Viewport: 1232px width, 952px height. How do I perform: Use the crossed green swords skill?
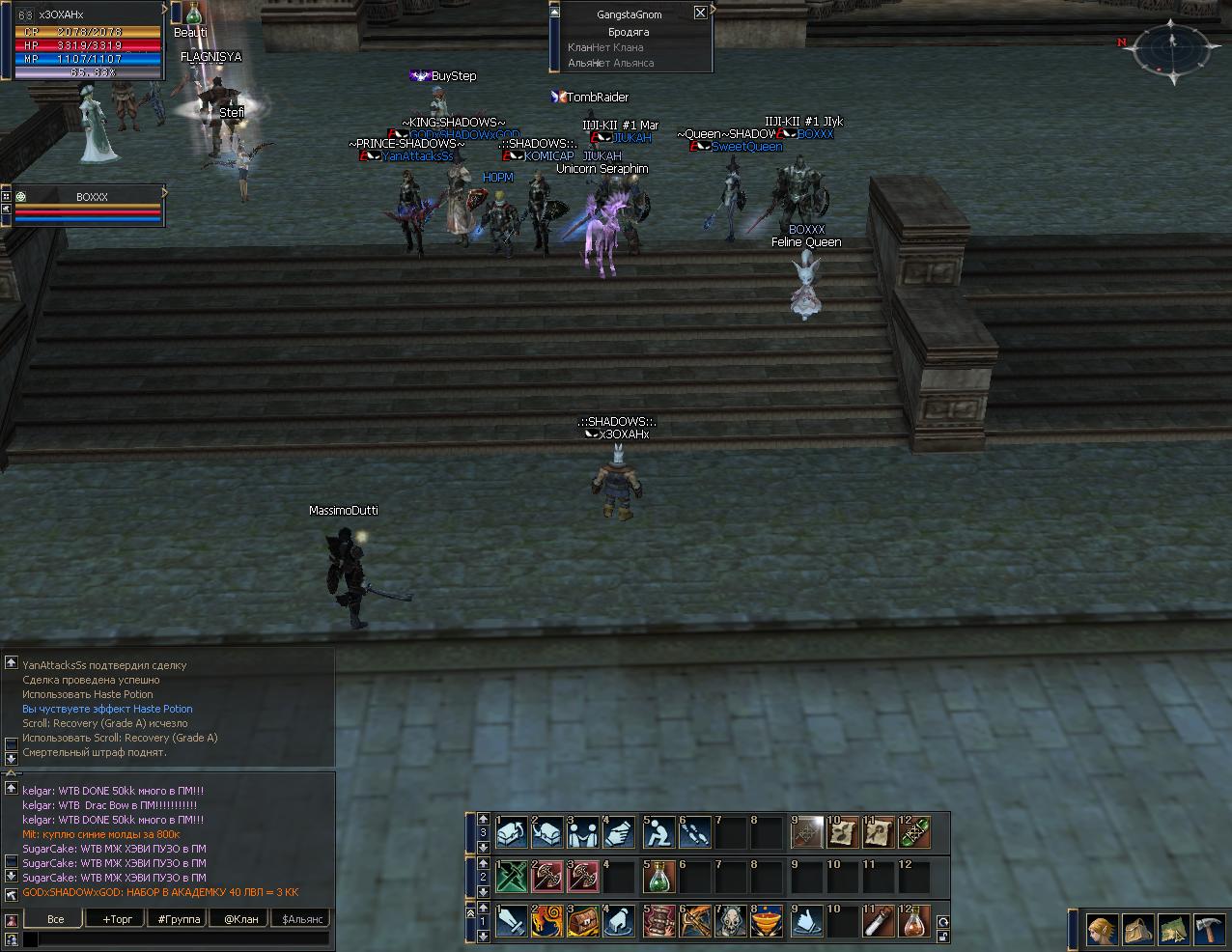[x=511, y=878]
